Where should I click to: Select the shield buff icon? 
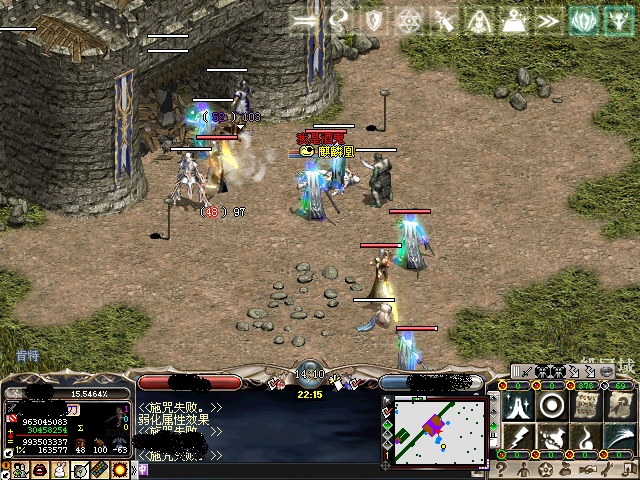click(x=374, y=20)
